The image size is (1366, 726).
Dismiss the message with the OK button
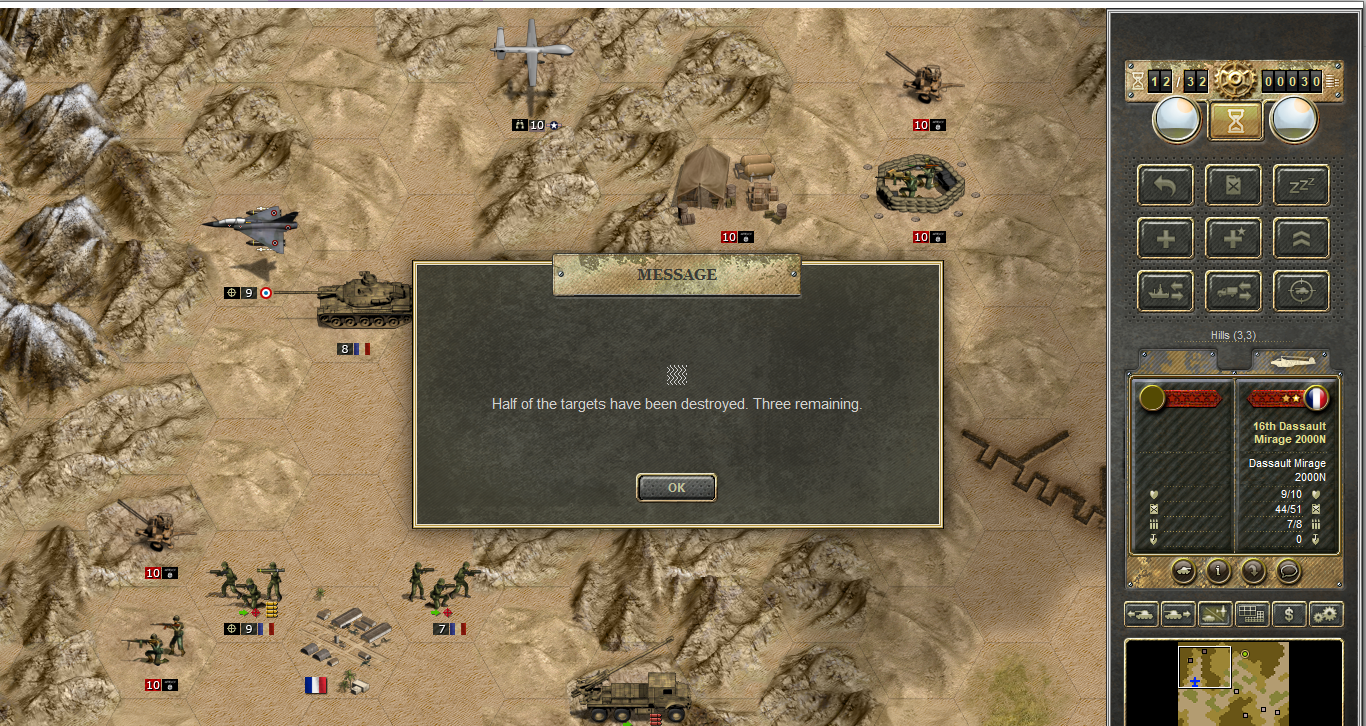pos(676,488)
